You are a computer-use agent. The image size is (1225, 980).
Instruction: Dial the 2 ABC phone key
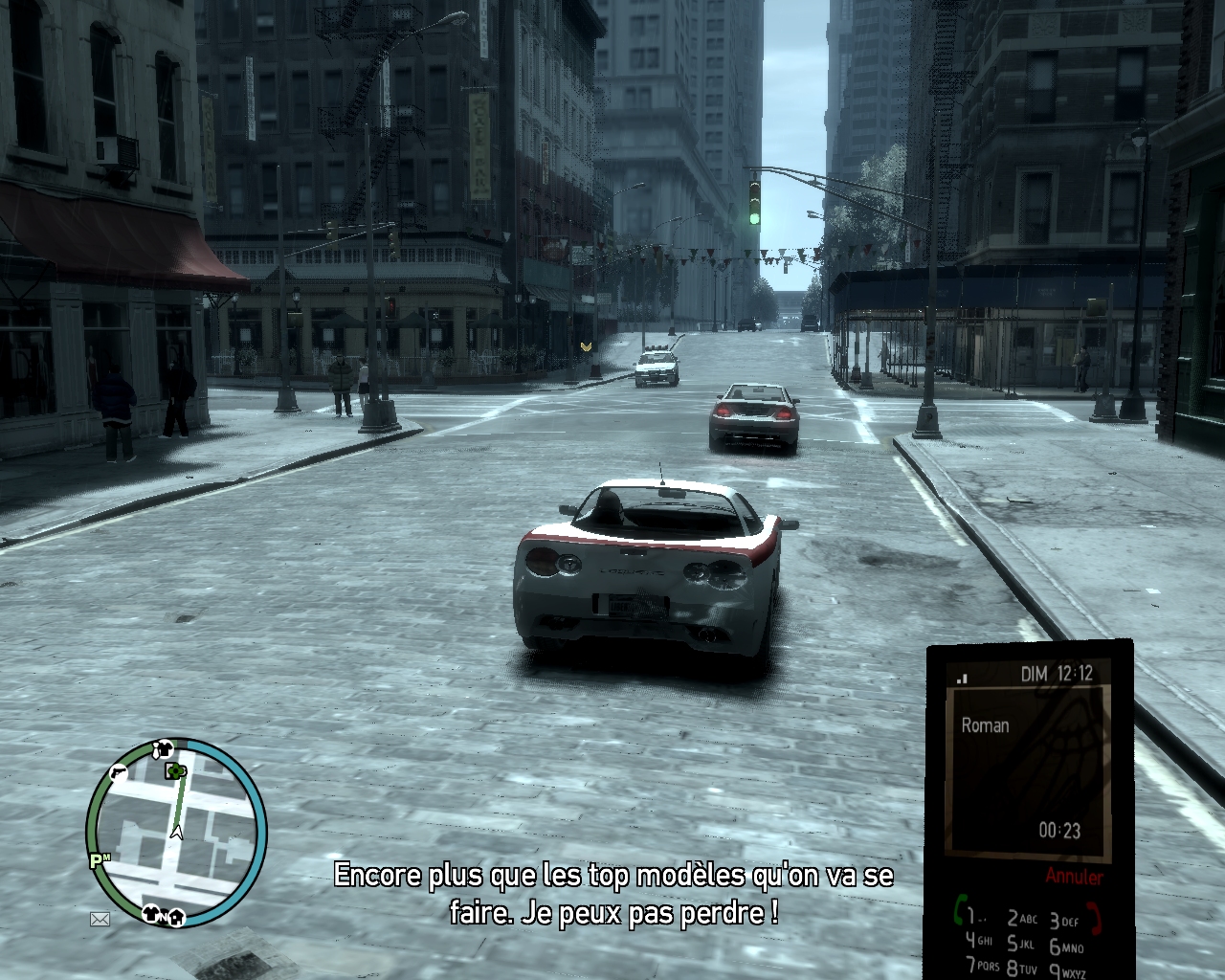[1021, 919]
